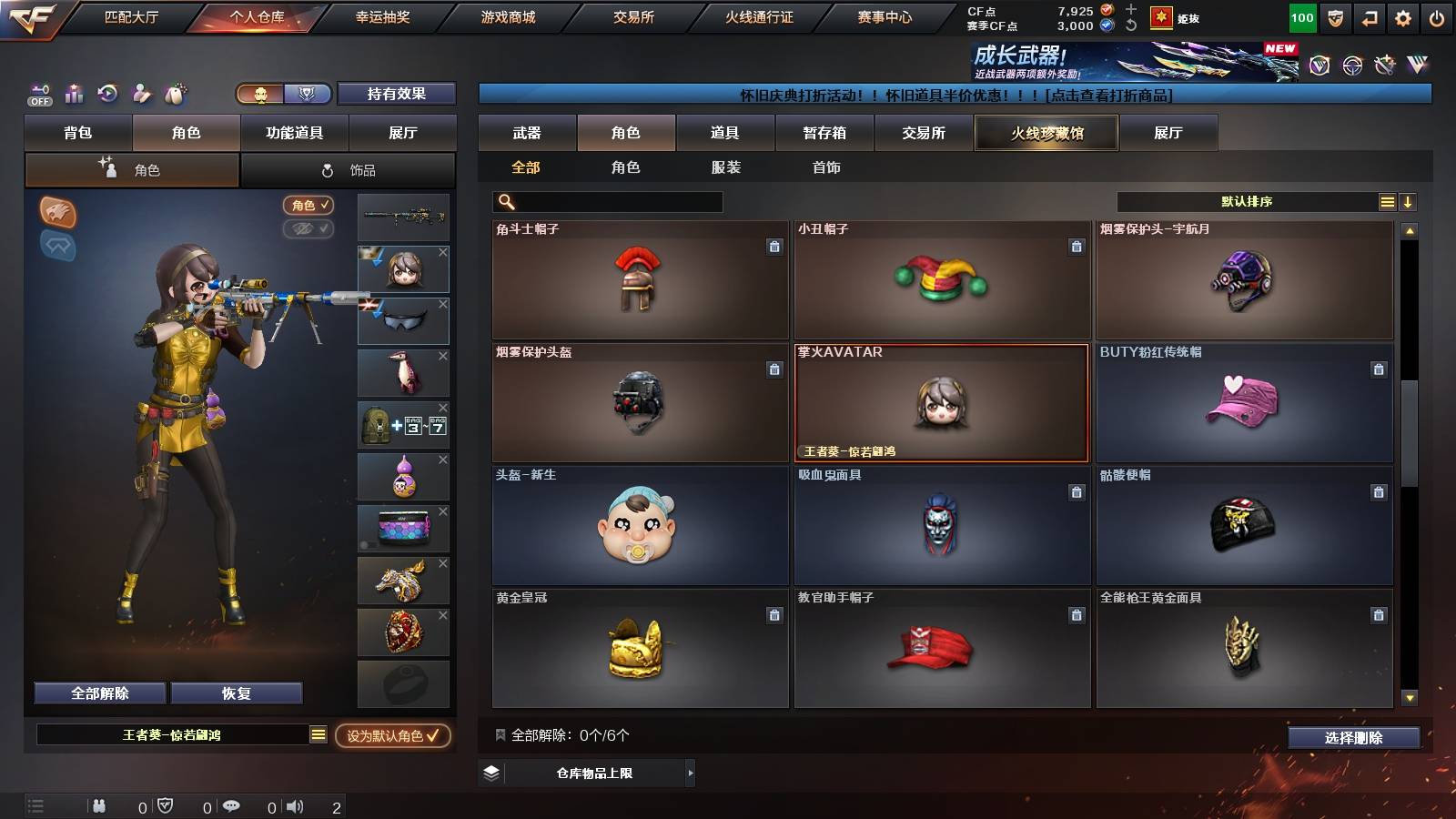This screenshot has width=1456, height=819.
Task: Switch the avatar/trophy display toggle to trophy view
Action: coord(308,95)
